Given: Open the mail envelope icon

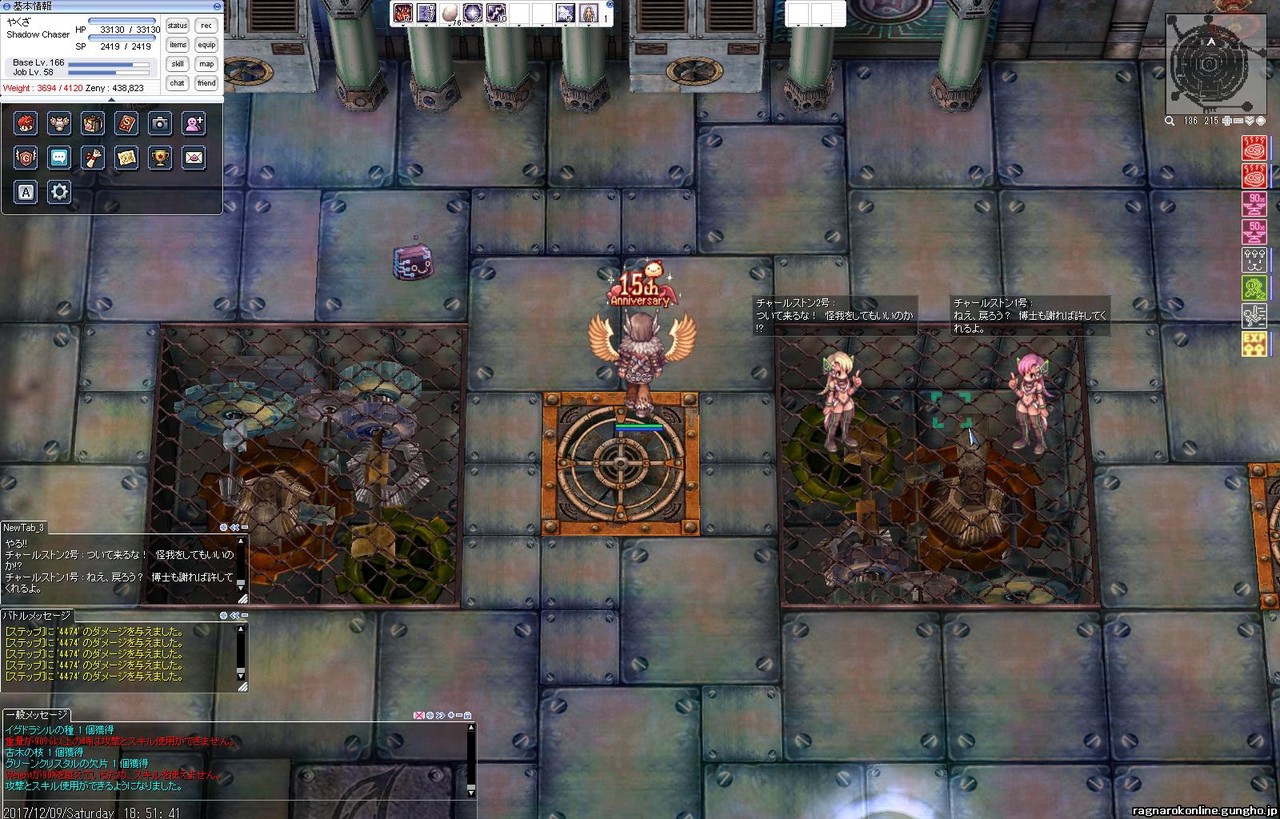Looking at the screenshot, I should [x=193, y=157].
